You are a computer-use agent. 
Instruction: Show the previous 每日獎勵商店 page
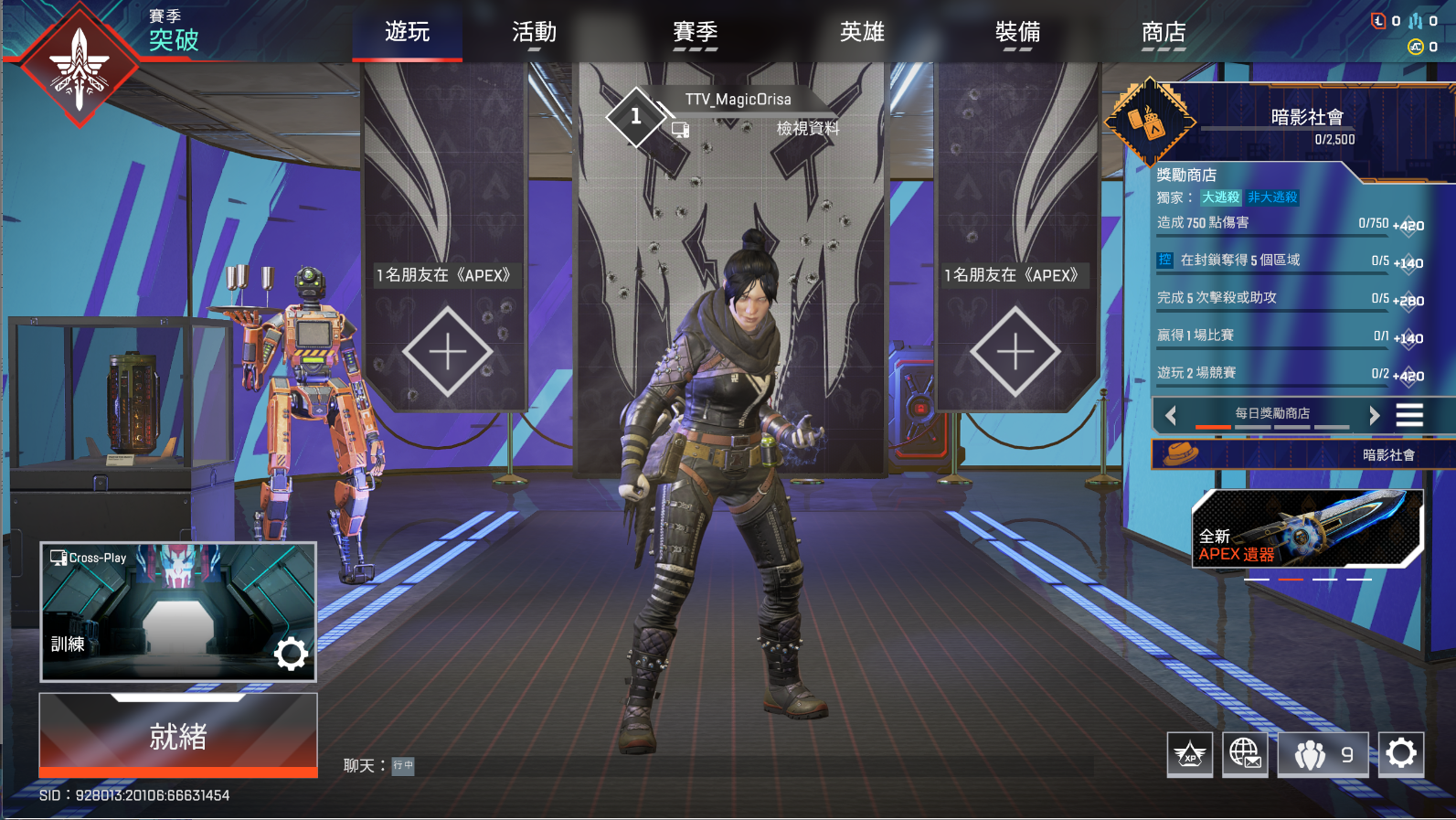click(1171, 416)
